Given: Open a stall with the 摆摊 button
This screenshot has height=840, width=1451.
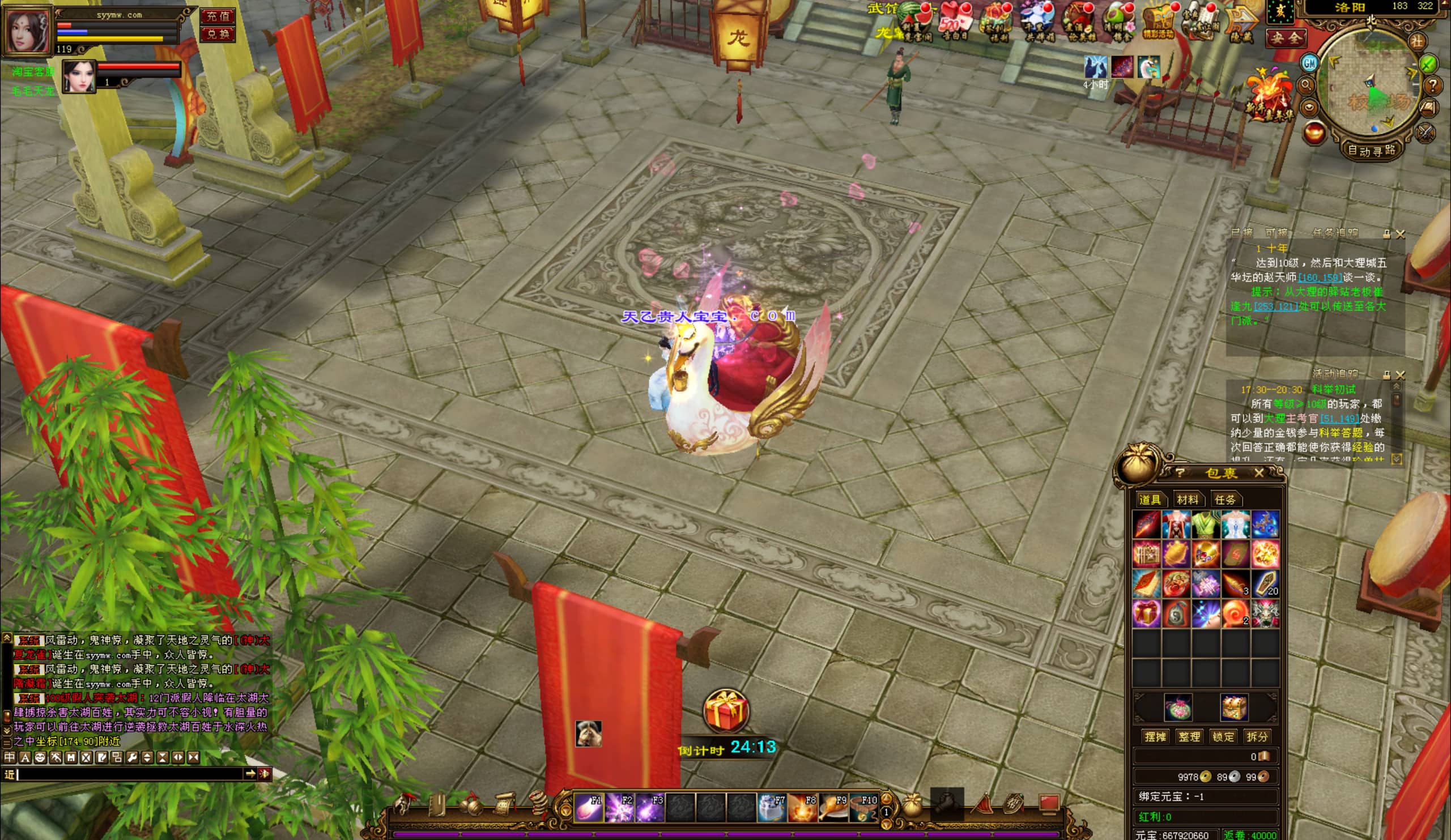Looking at the screenshot, I should [x=1155, y=736].
